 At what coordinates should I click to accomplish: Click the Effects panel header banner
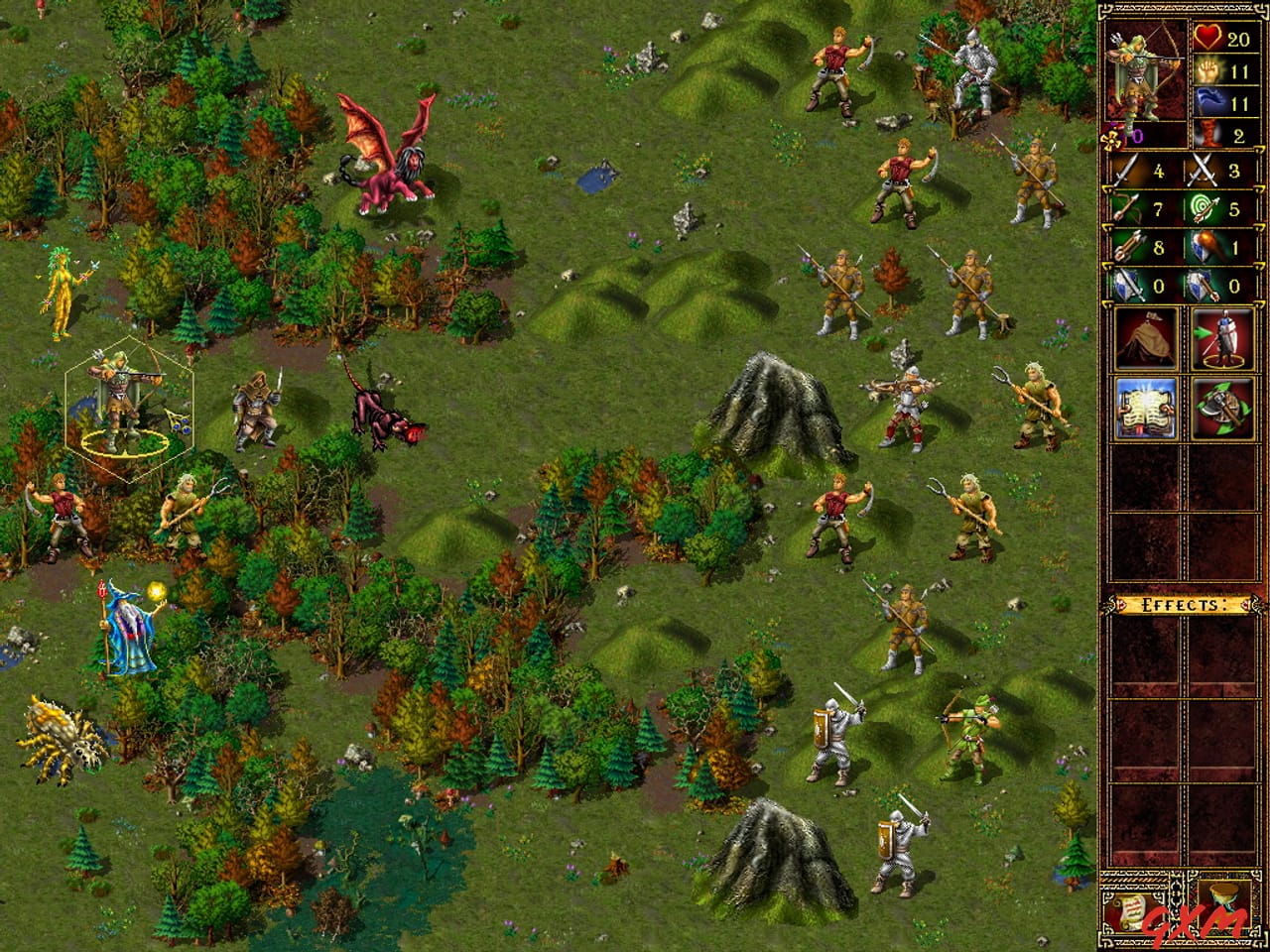(1181, 603)
